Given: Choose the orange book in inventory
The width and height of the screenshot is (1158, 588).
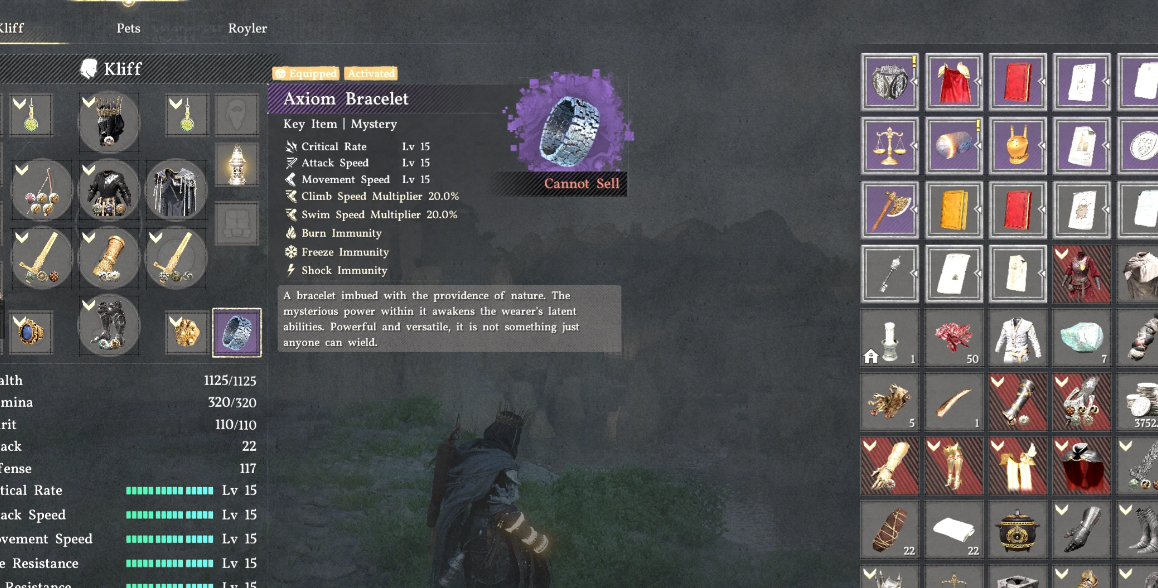Looking at the screenshot, I should tap(954, 210).
